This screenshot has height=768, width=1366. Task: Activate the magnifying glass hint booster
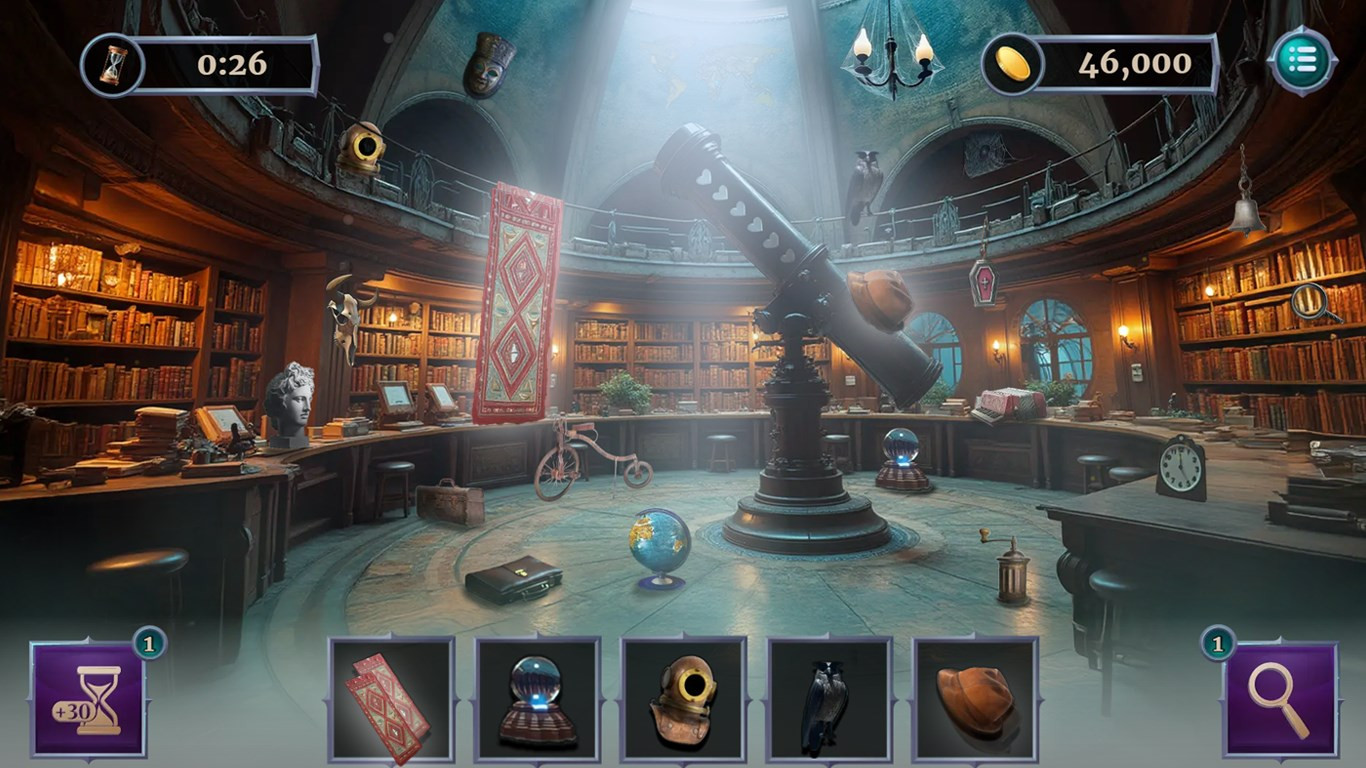click(1281, 699)
